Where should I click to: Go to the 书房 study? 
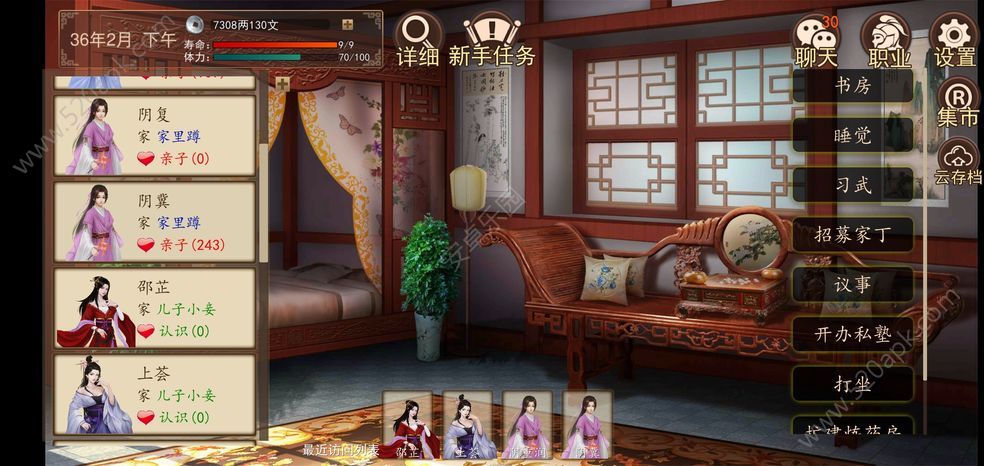(852, 85)
